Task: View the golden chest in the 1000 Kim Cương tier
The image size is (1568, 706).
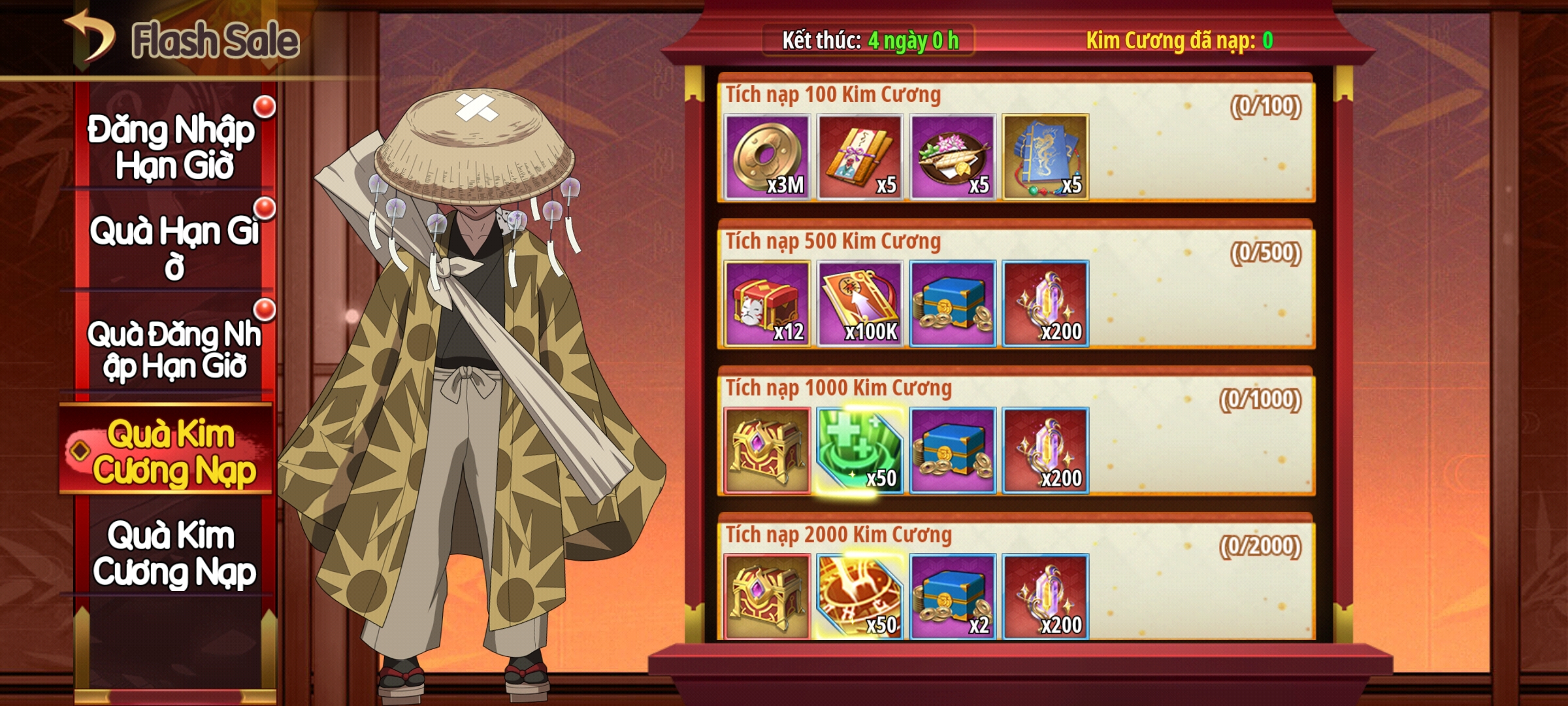Action: [x=767, y=450]
